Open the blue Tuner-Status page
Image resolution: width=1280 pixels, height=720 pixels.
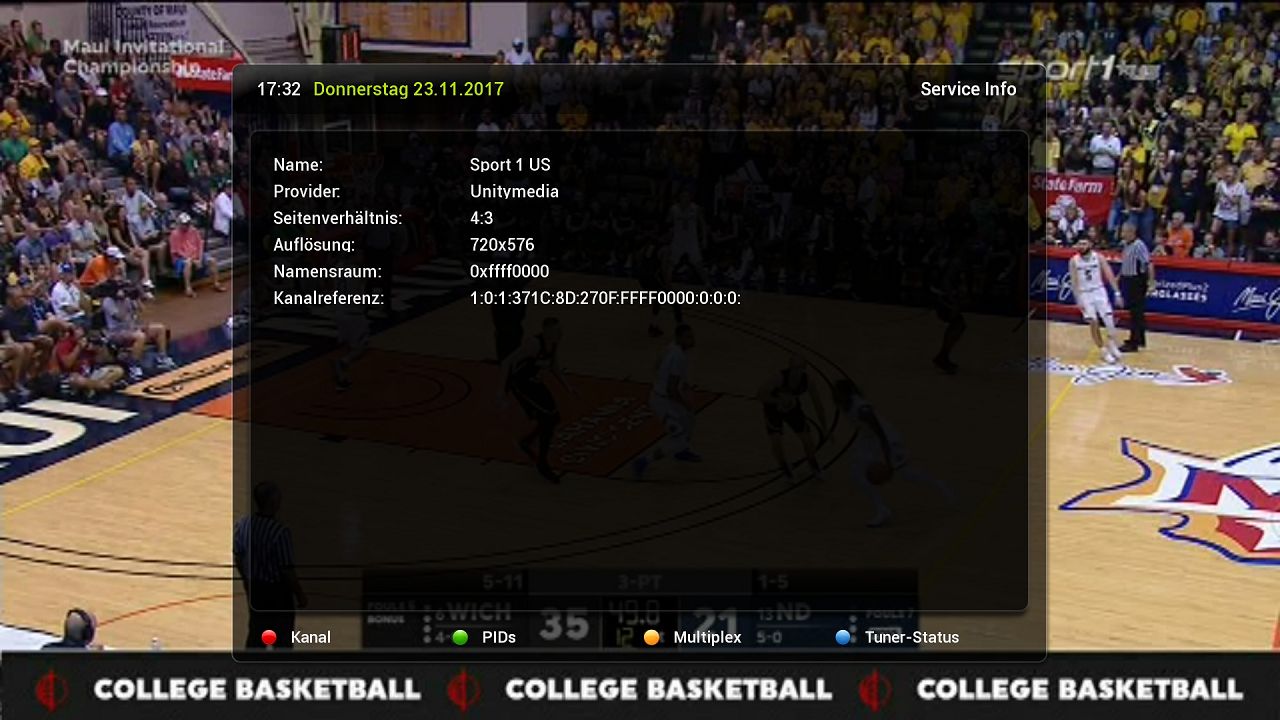897,637
